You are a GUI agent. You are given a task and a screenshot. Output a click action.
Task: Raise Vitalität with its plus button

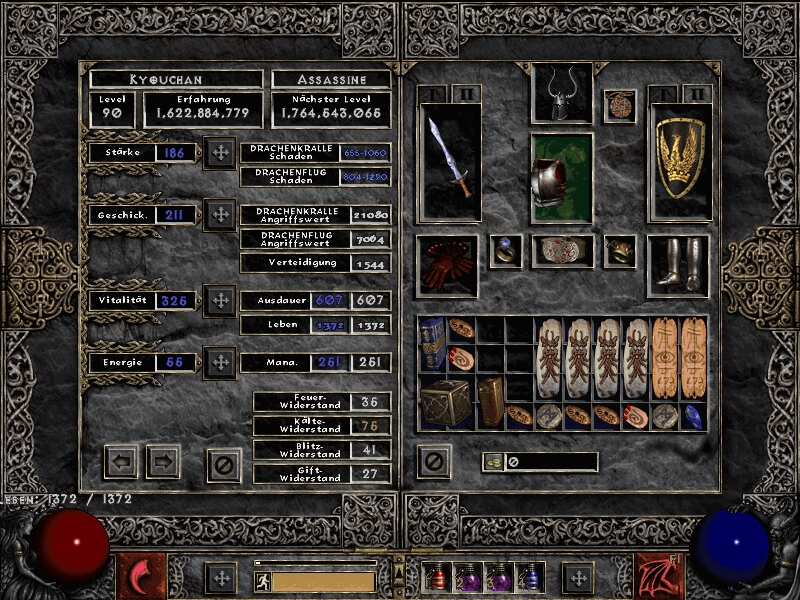coord(219,300)
